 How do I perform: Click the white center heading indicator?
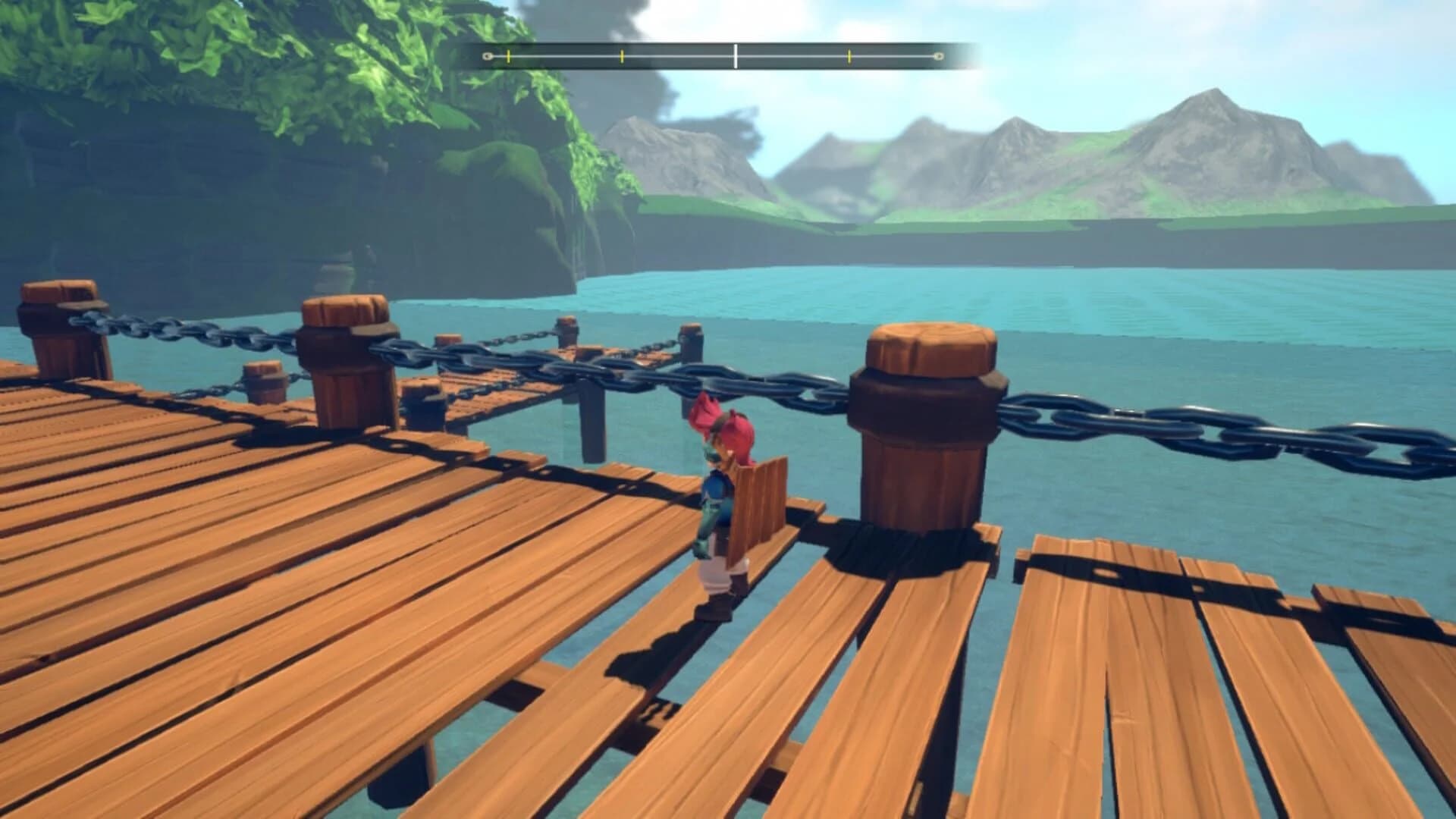[x=735, y=55]
